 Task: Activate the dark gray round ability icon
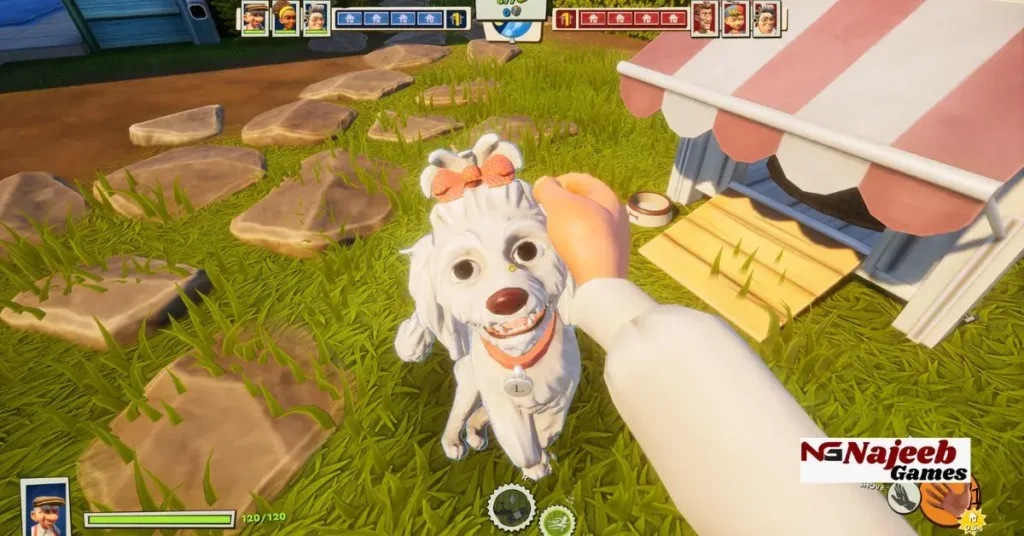point(511,507)
